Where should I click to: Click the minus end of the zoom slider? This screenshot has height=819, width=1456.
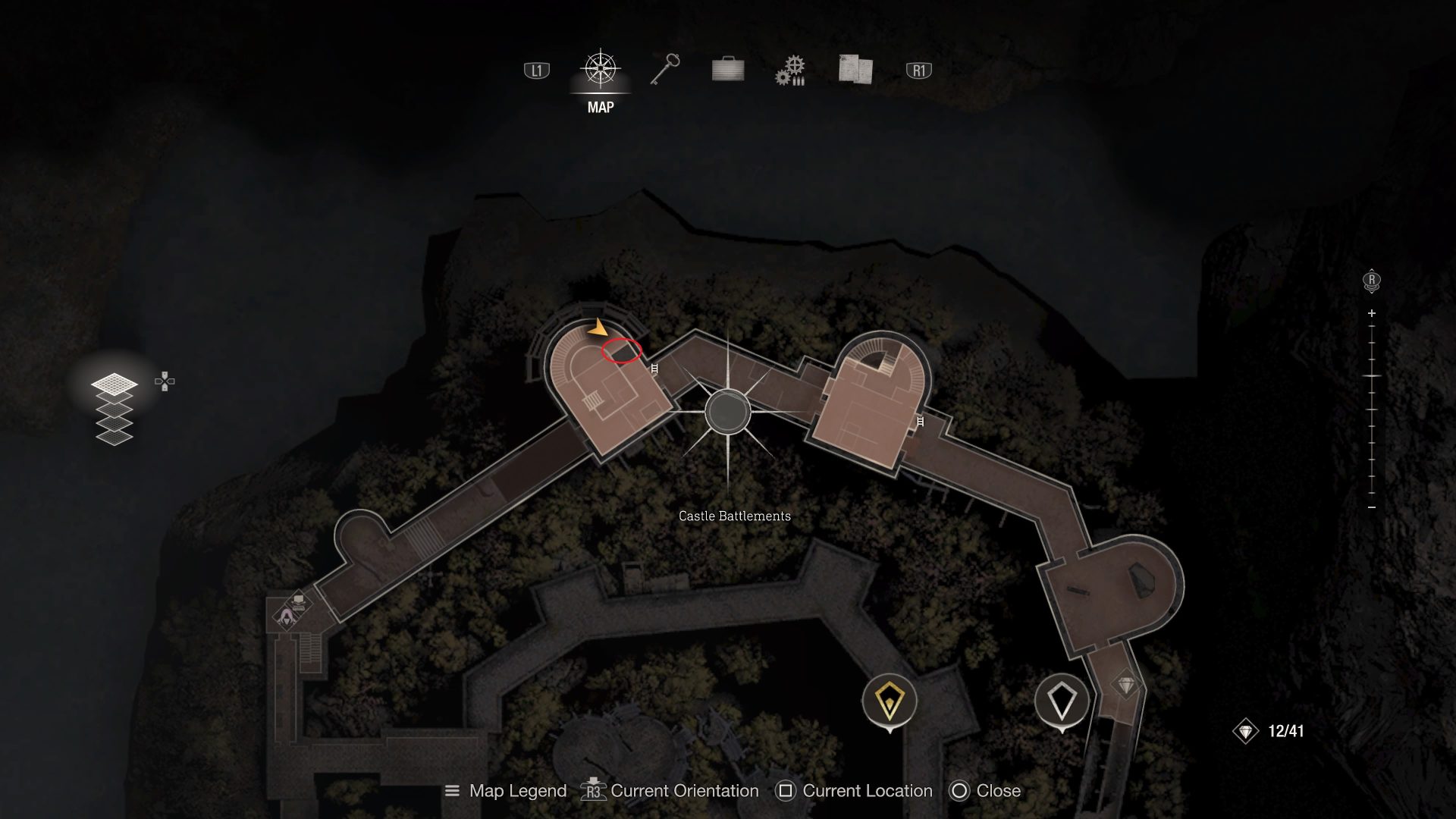pos(1372,507)
